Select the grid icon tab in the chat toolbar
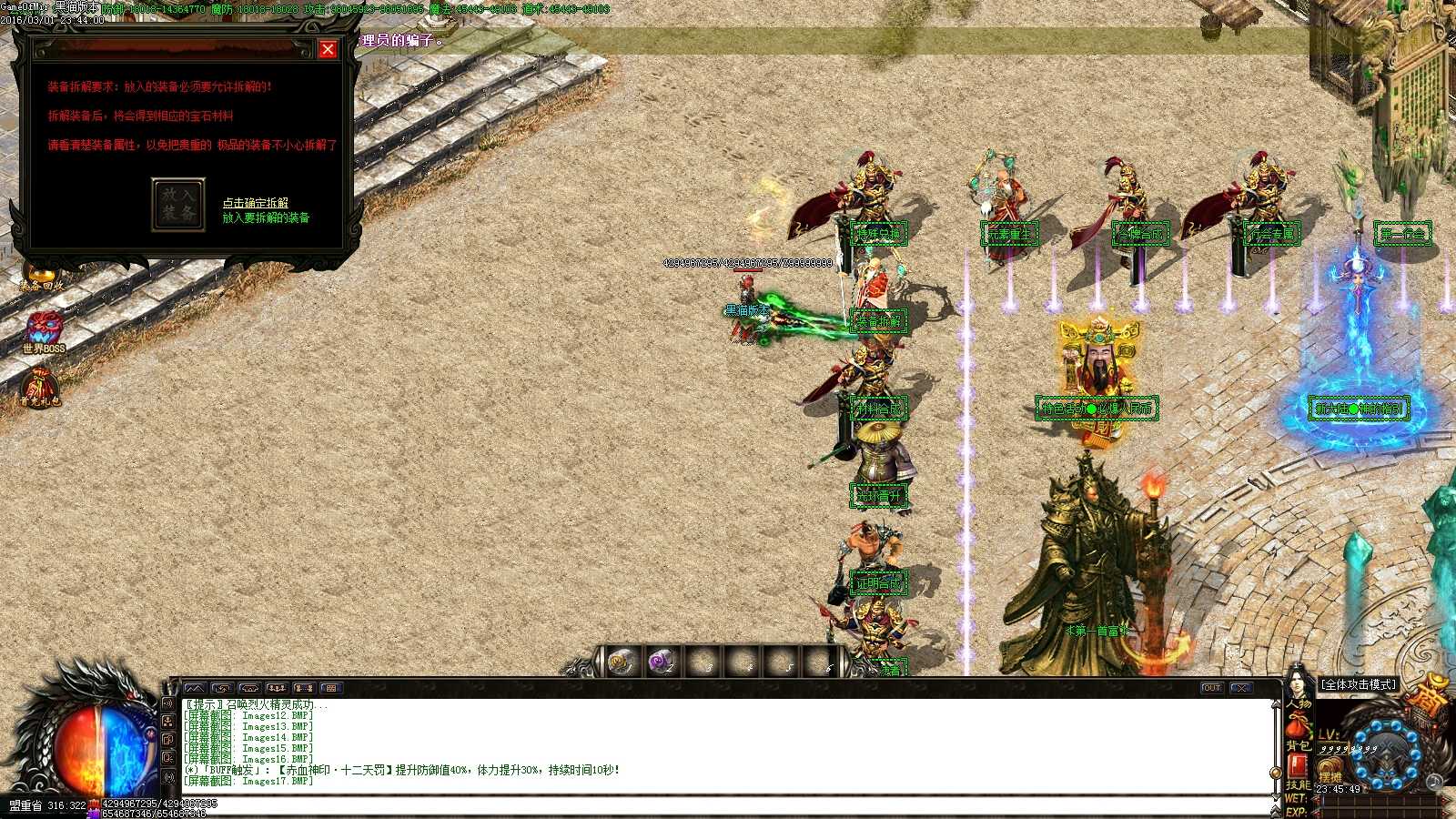1456x819 pixels. click(331, 688)
